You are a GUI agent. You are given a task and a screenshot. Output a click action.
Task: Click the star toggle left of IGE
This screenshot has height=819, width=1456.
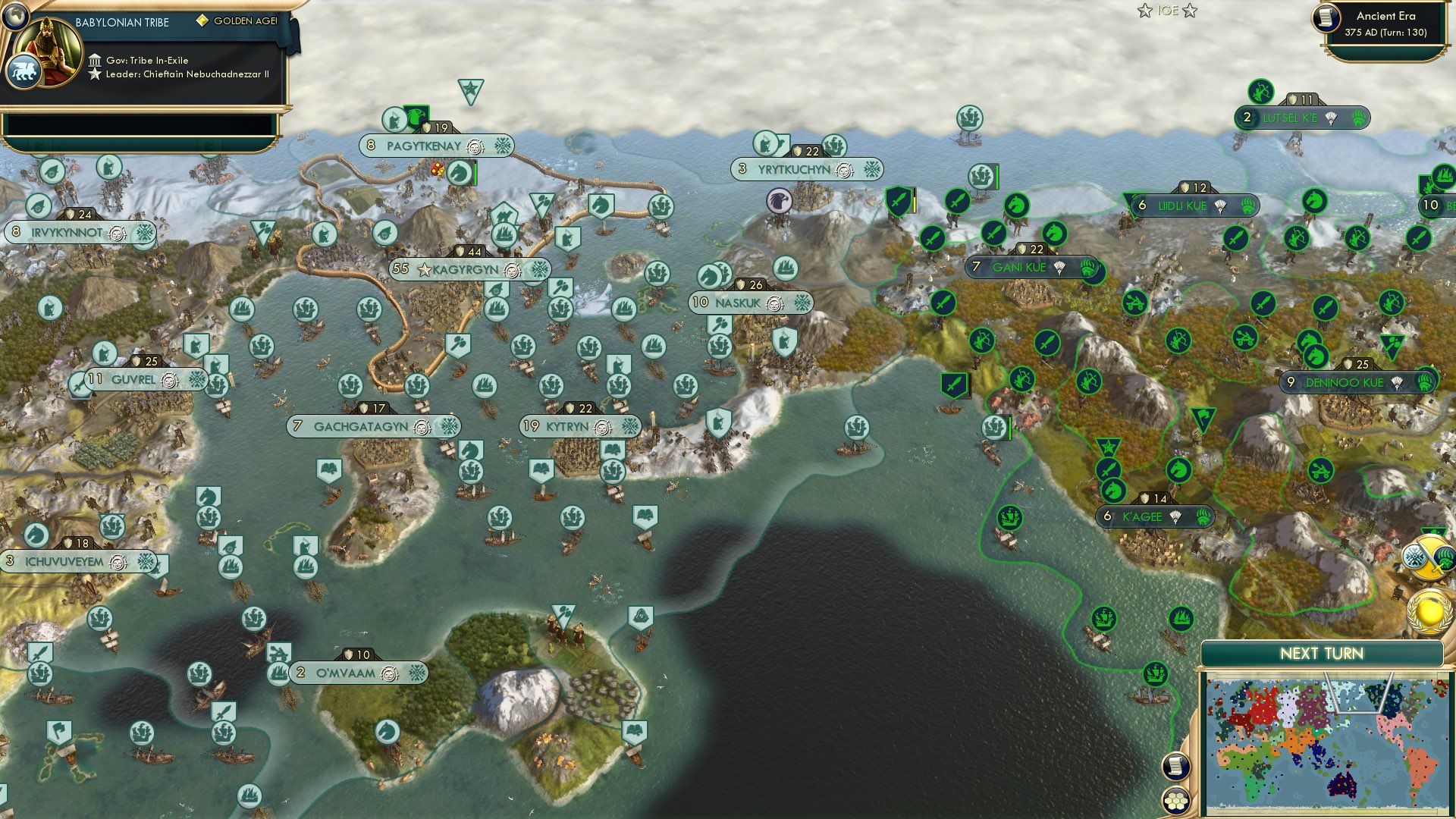point(1145,11)
